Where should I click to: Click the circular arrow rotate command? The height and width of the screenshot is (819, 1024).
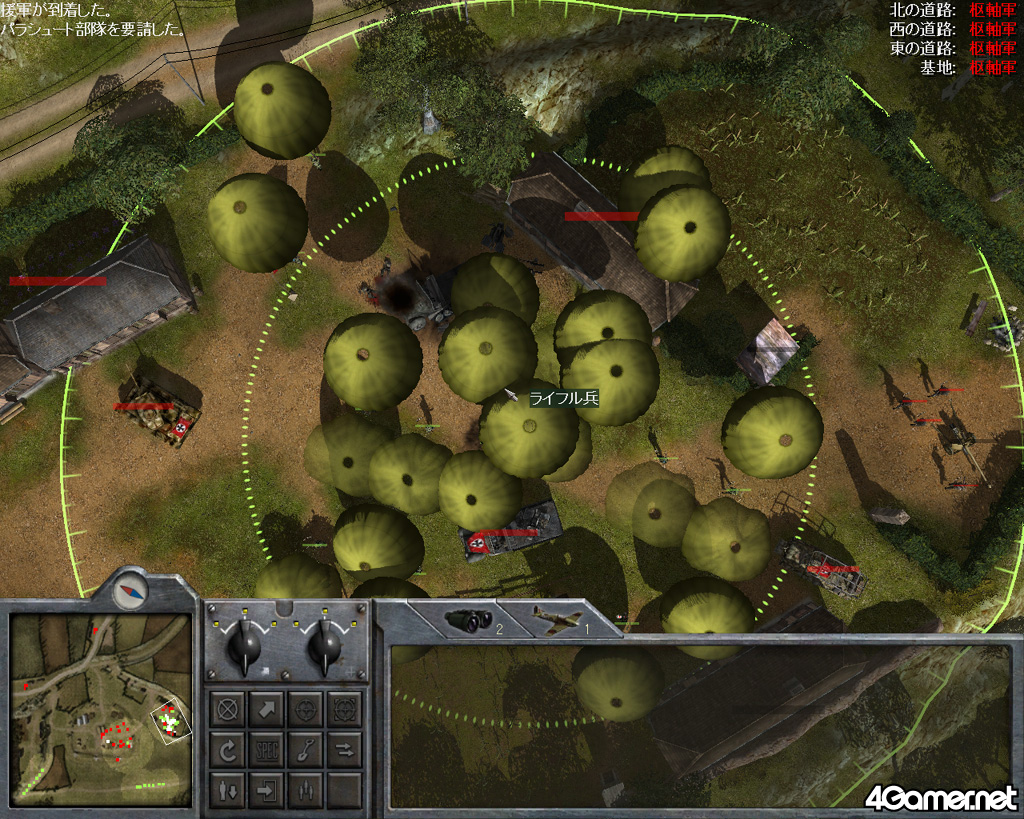click(229, 749)
